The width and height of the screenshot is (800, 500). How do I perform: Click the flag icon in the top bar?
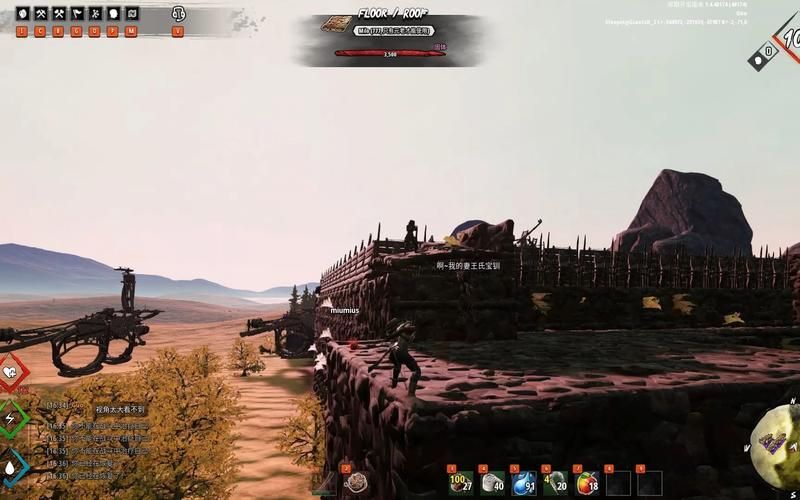[78, 14]
